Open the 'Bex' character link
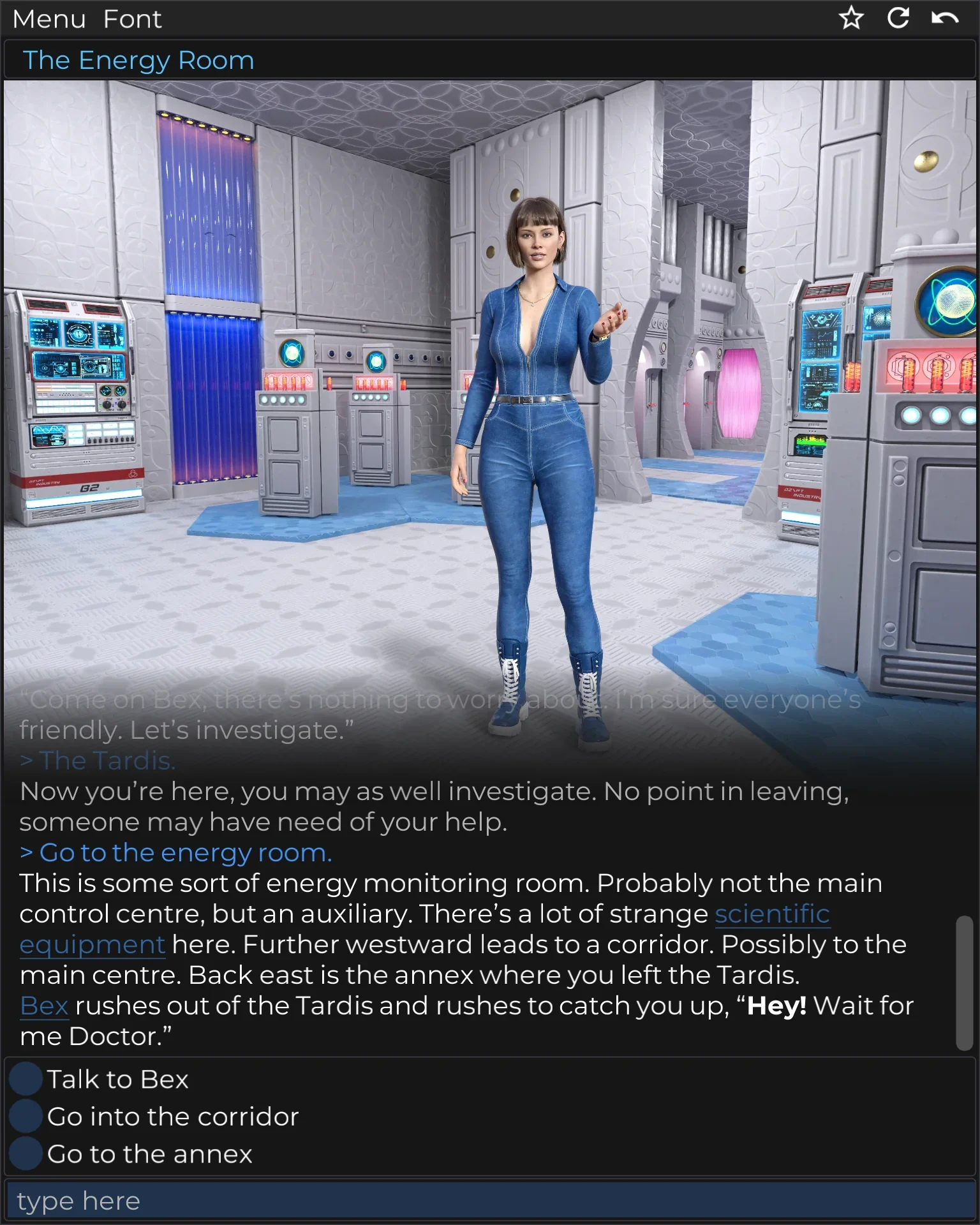The height and width of the screenshot is (1225, 980). coord(45,1005)
